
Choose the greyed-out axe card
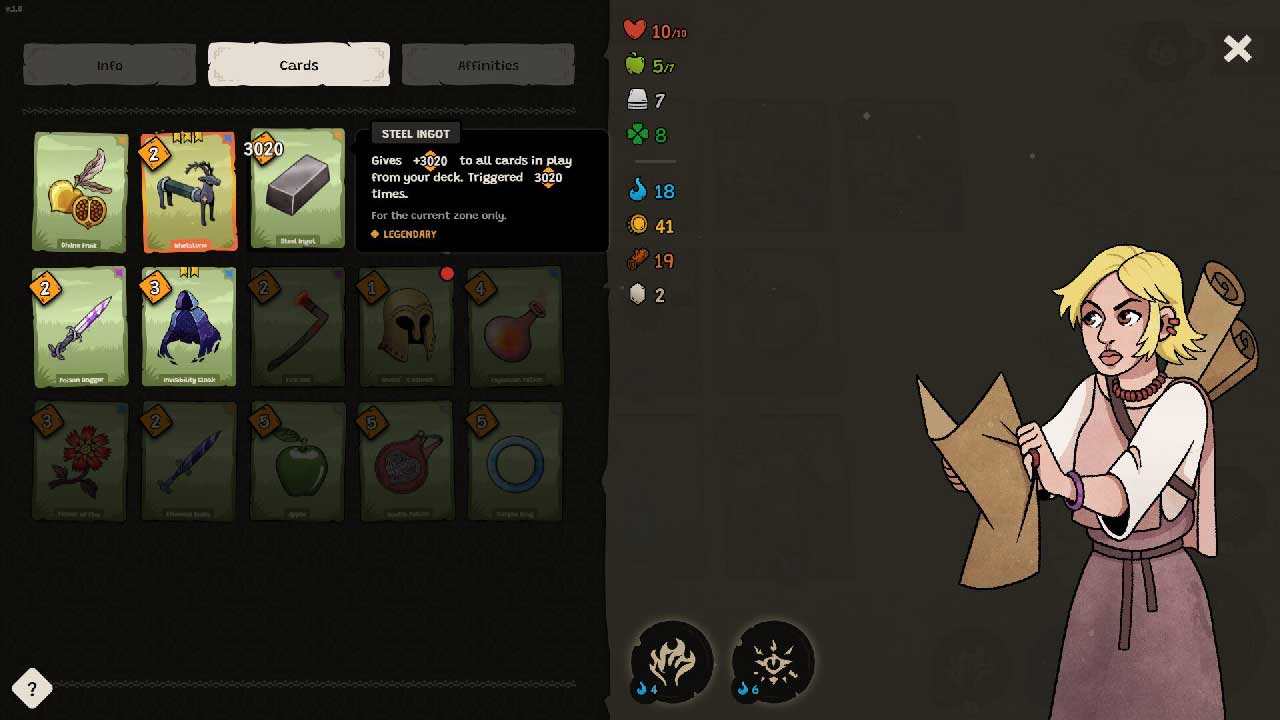[x=298, y=327]
